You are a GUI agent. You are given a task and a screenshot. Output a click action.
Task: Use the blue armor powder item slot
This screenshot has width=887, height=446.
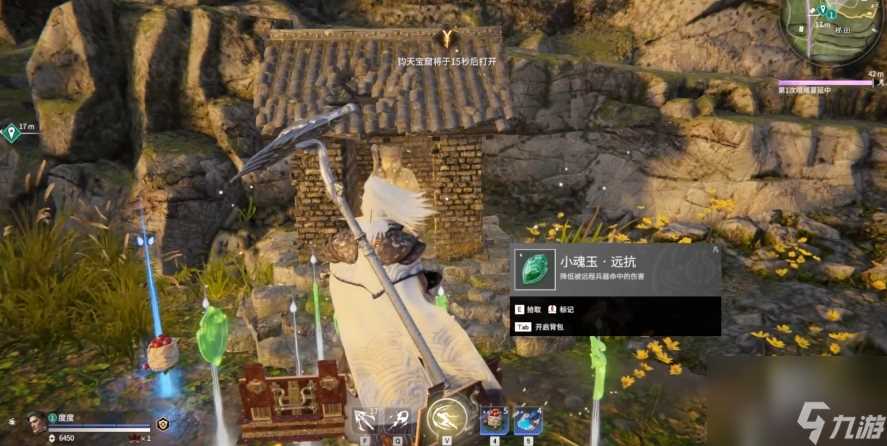tap(527, 421)
